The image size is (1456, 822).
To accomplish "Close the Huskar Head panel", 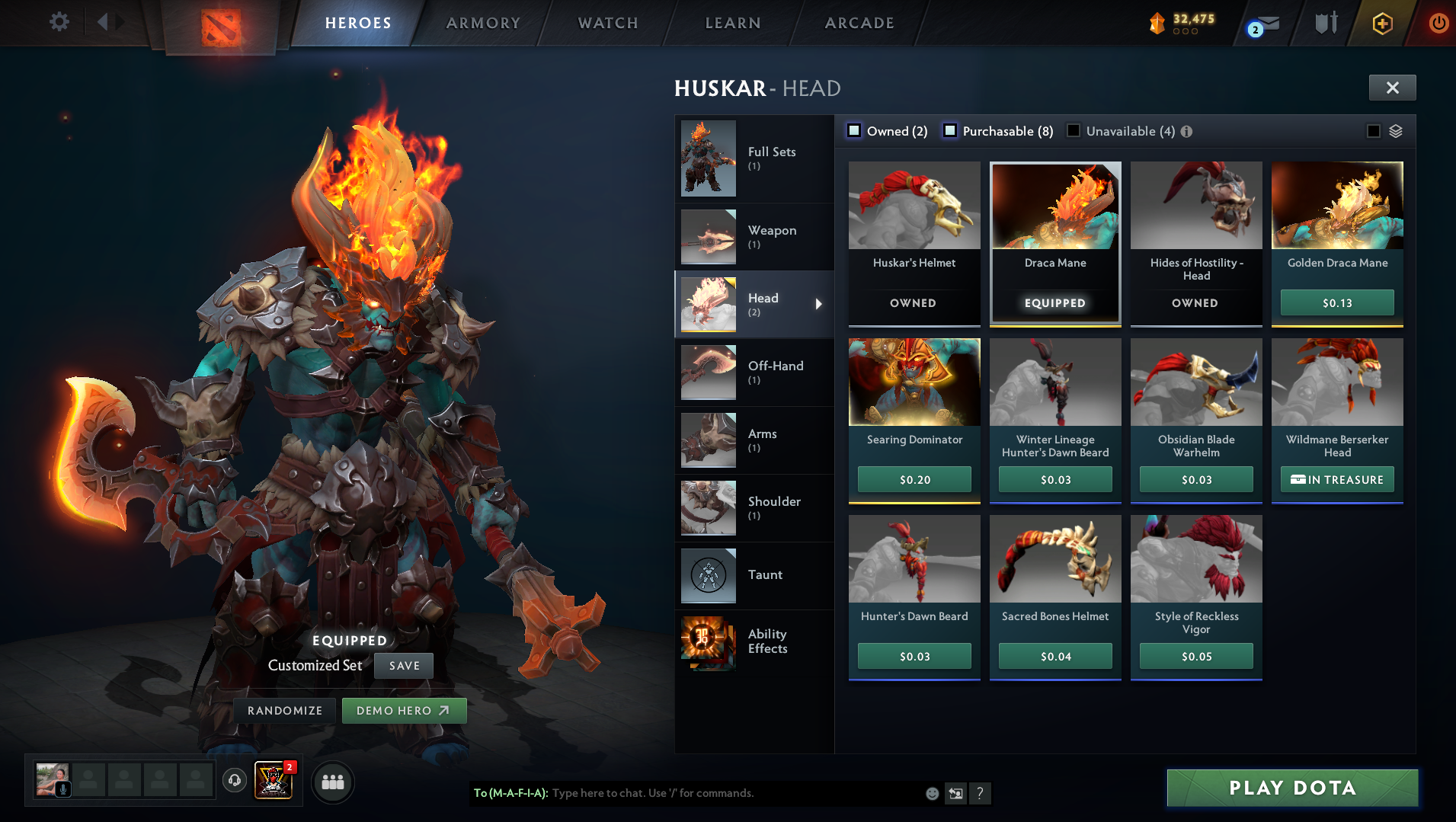I will [1392, 88].
